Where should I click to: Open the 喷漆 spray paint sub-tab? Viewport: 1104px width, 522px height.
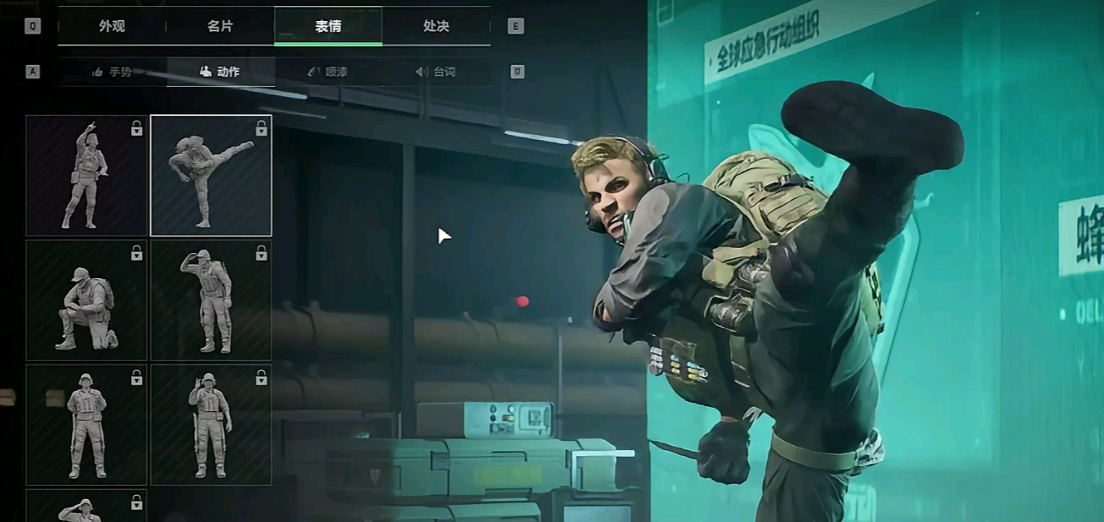[x=328, y=72]
